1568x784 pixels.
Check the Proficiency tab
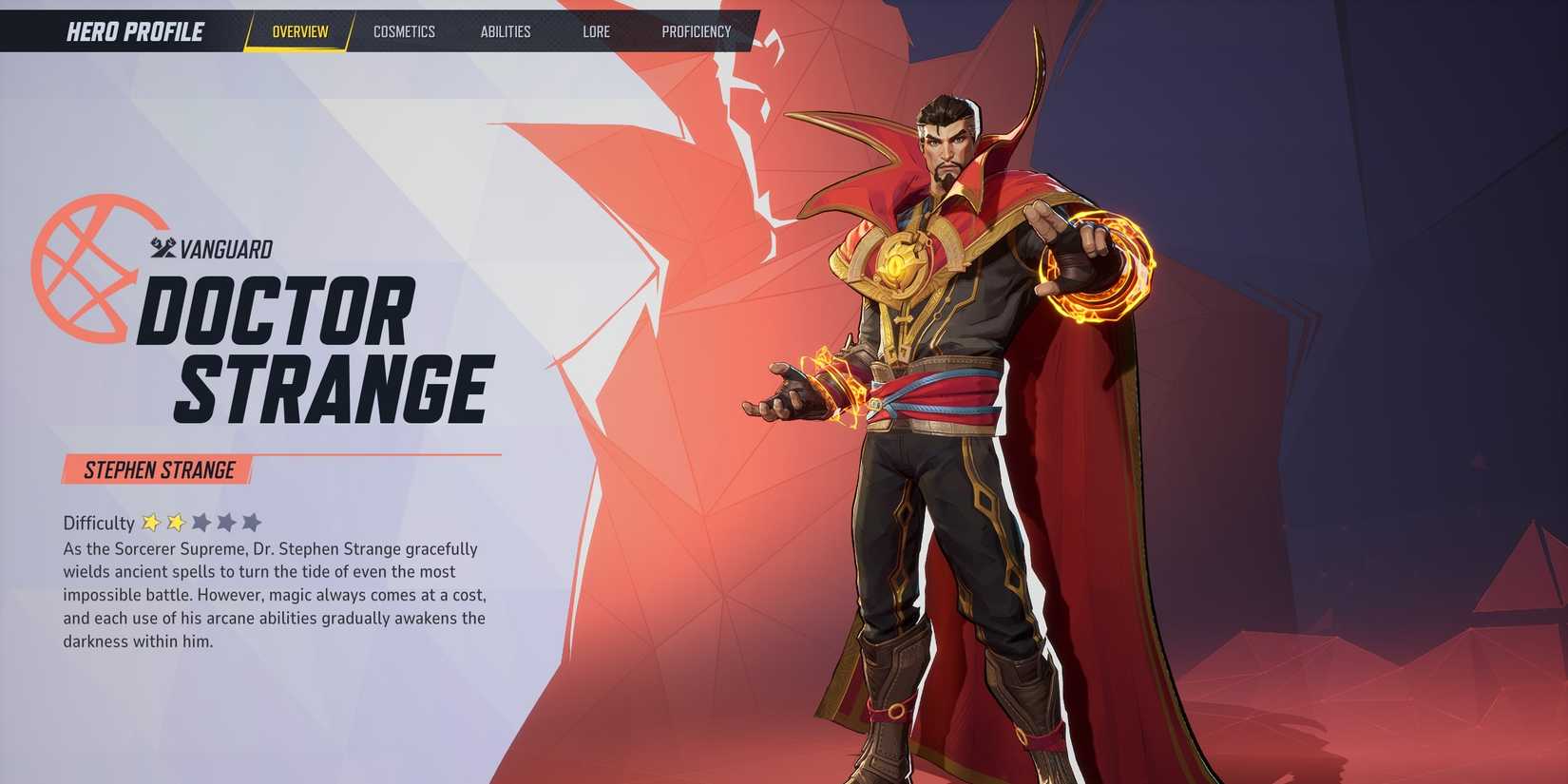(x=698, y=31)
